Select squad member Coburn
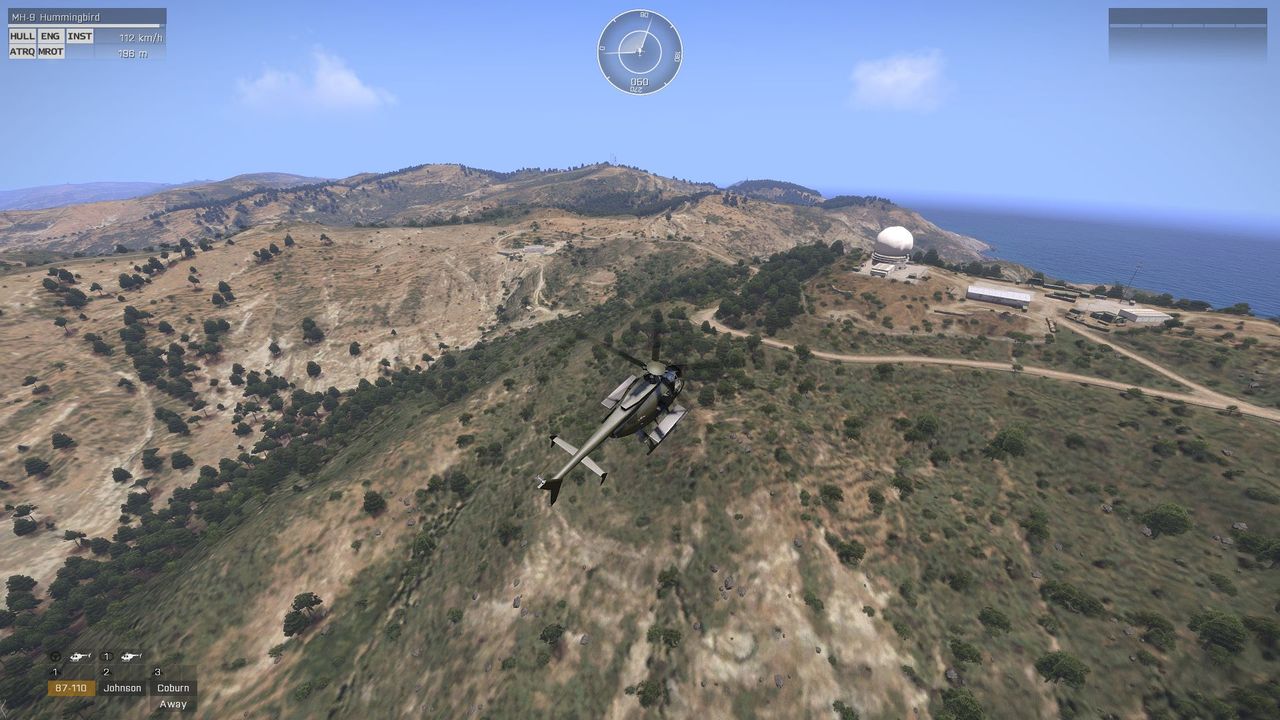The height and width of the screenshot is (720, 1280). pos(173,688)
